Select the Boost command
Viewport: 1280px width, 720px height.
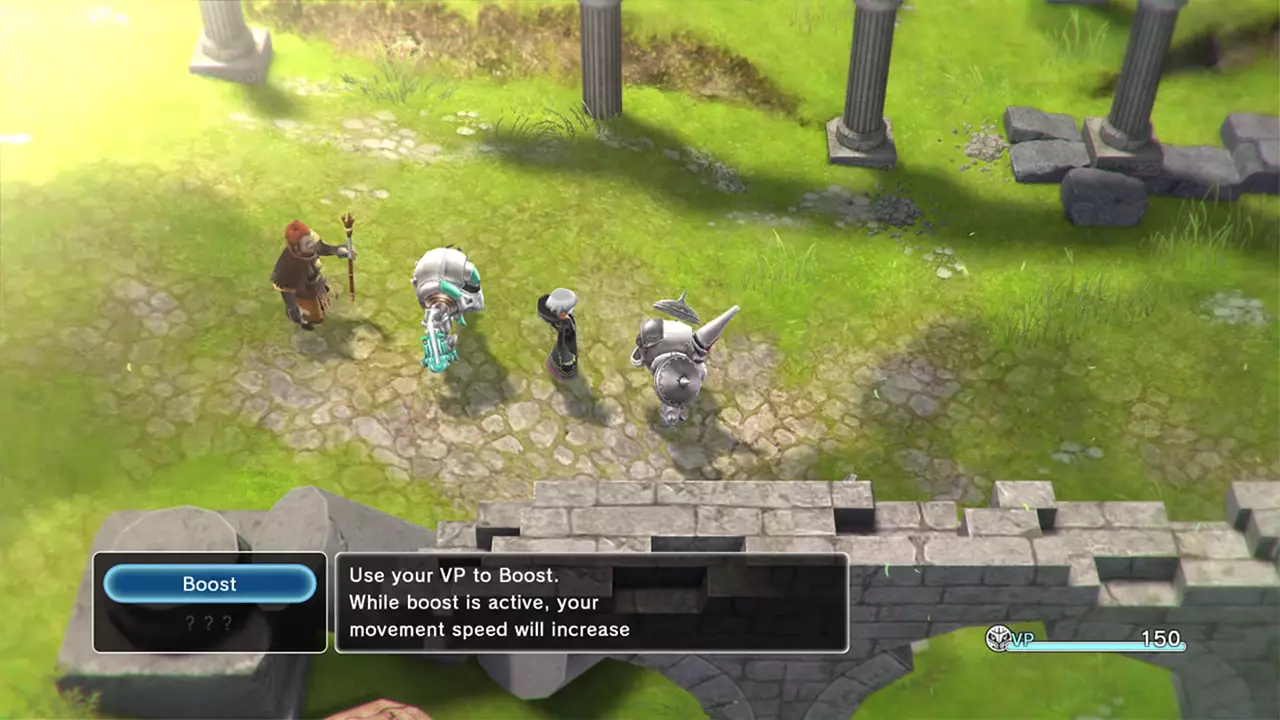[209, 583]
